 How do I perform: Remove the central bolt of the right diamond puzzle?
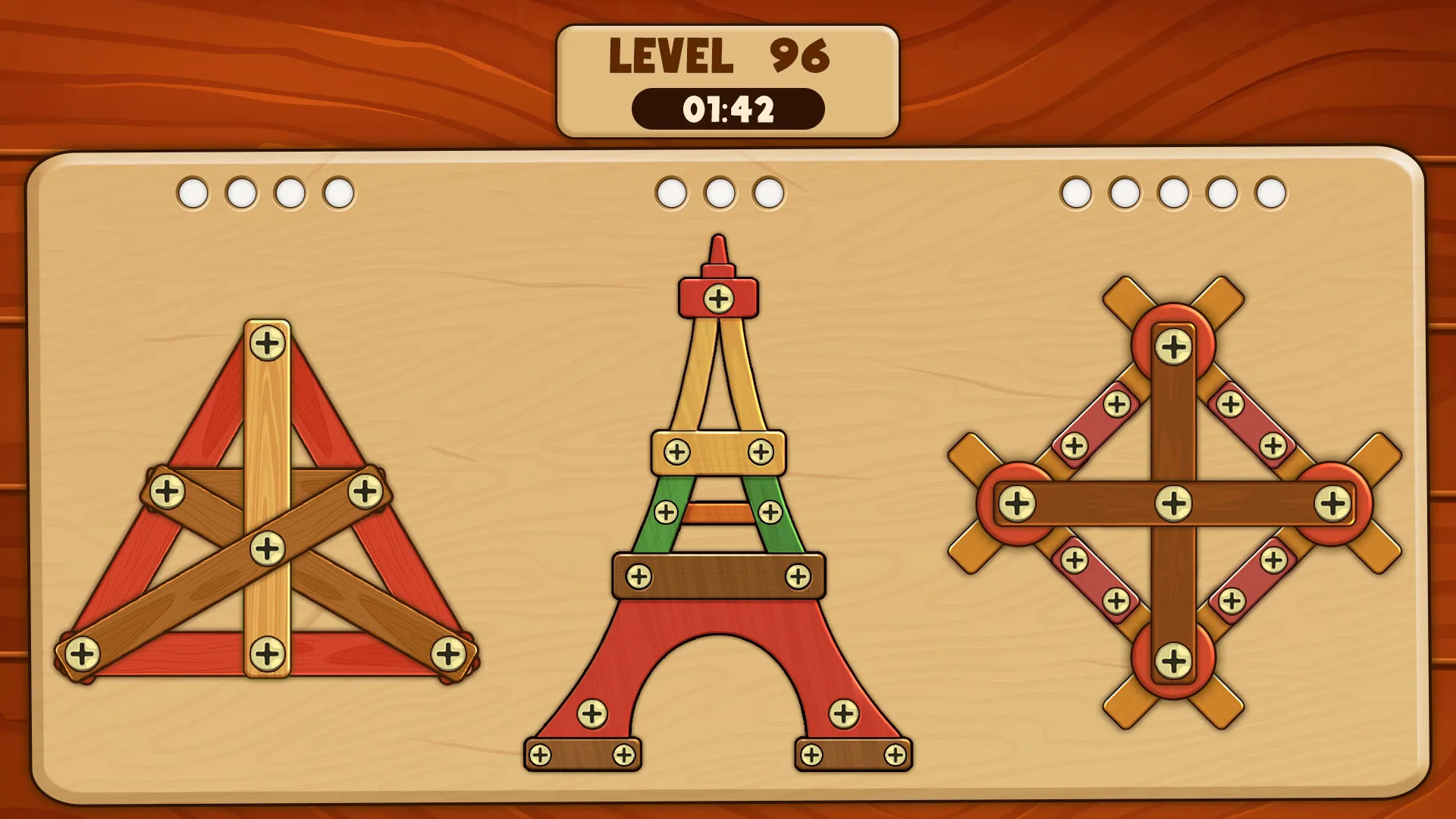coord(1174,501)
